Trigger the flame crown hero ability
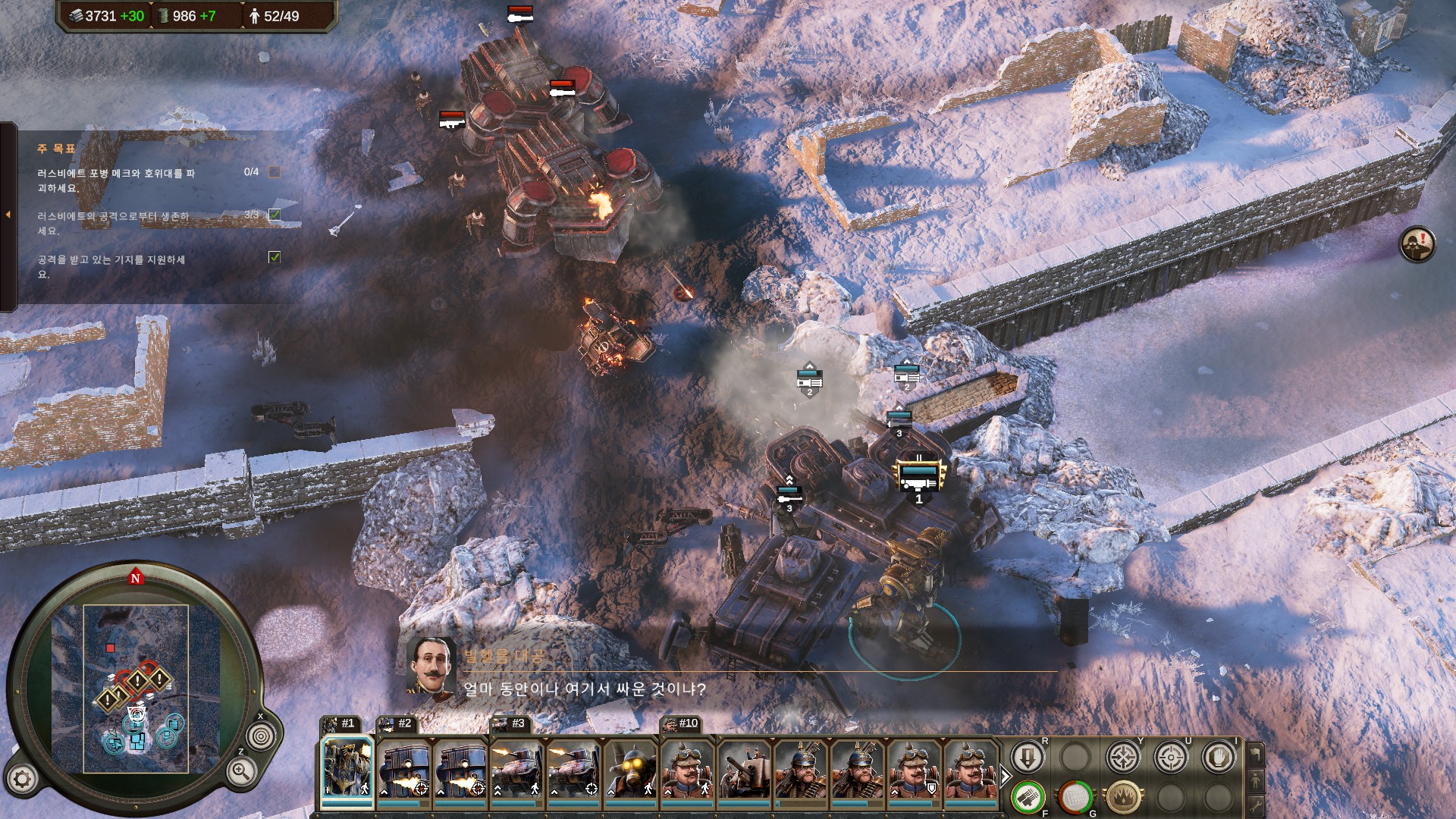 point(1123,798)
